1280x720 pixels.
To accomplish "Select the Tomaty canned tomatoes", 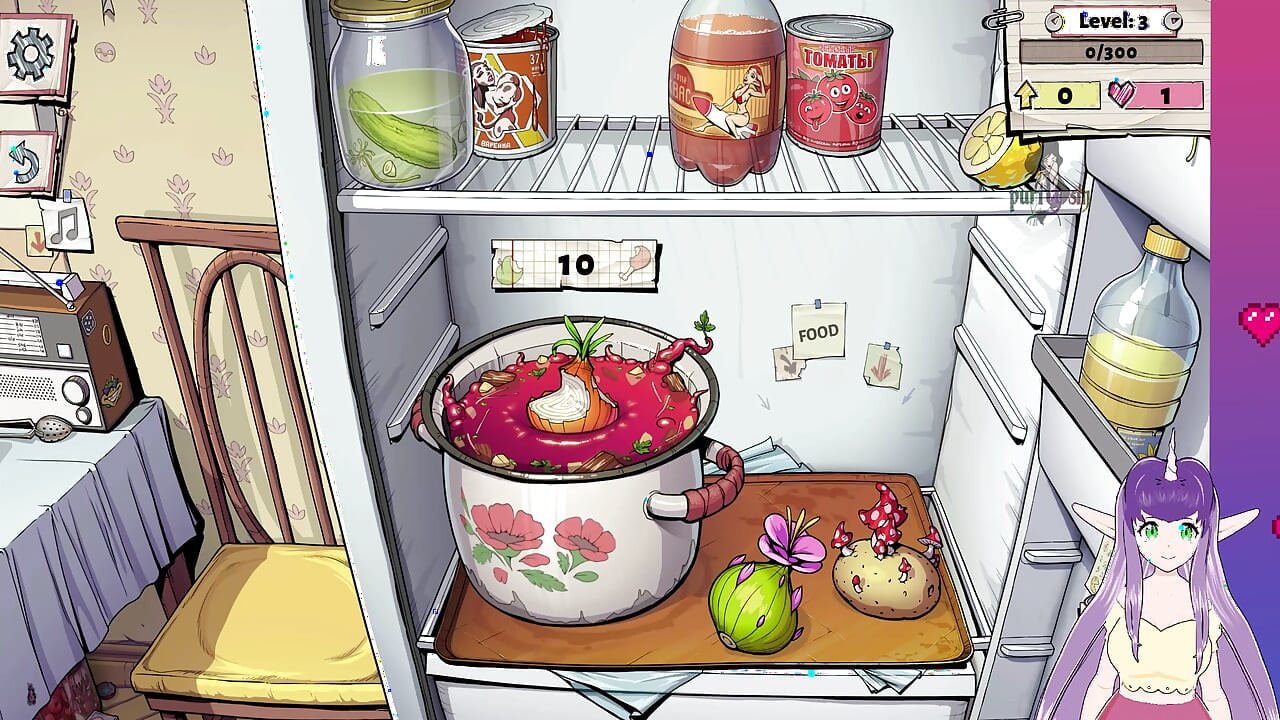I will tap(836, 85).
